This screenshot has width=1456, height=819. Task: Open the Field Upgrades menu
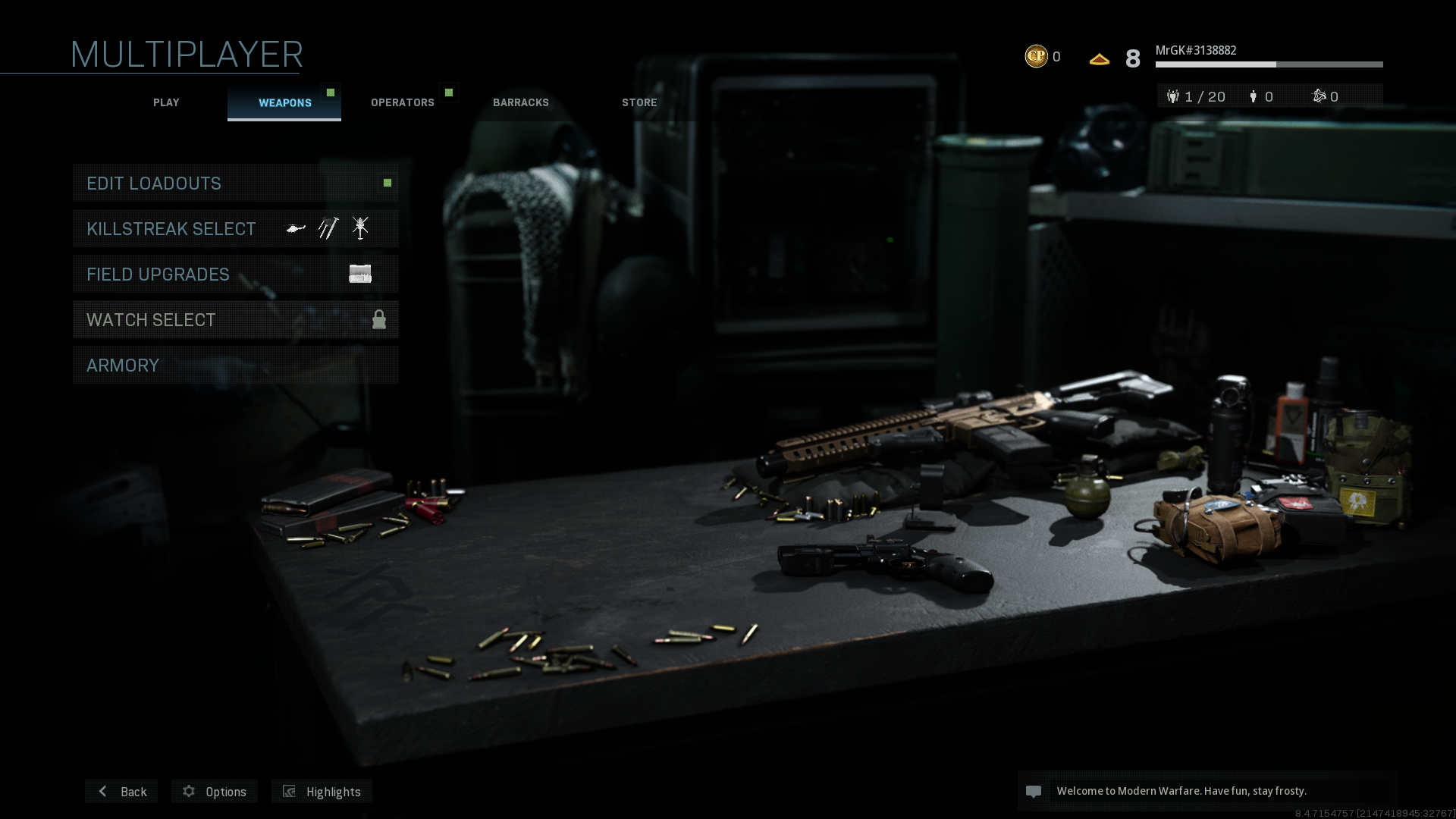[235, 275]
